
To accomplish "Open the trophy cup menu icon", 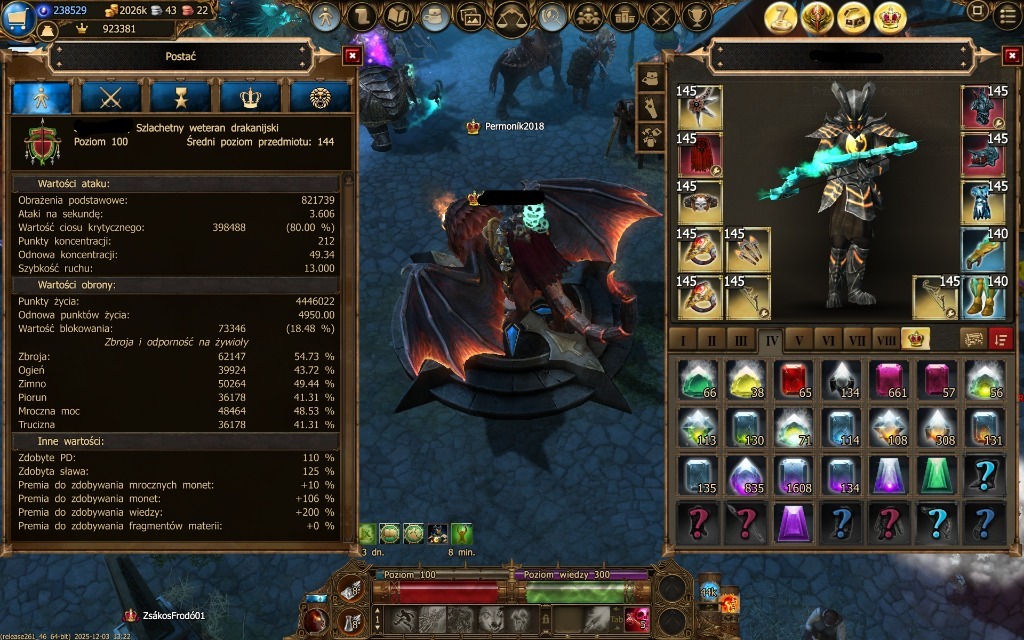I will click(699, 16).
